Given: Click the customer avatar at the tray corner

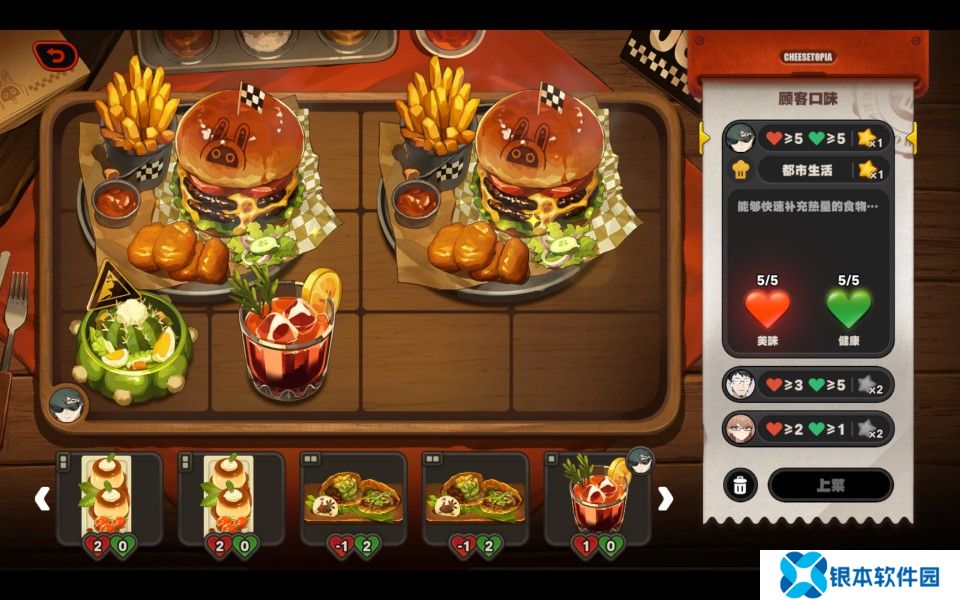Looking at the screenshot, I should [x=68, y=404].
